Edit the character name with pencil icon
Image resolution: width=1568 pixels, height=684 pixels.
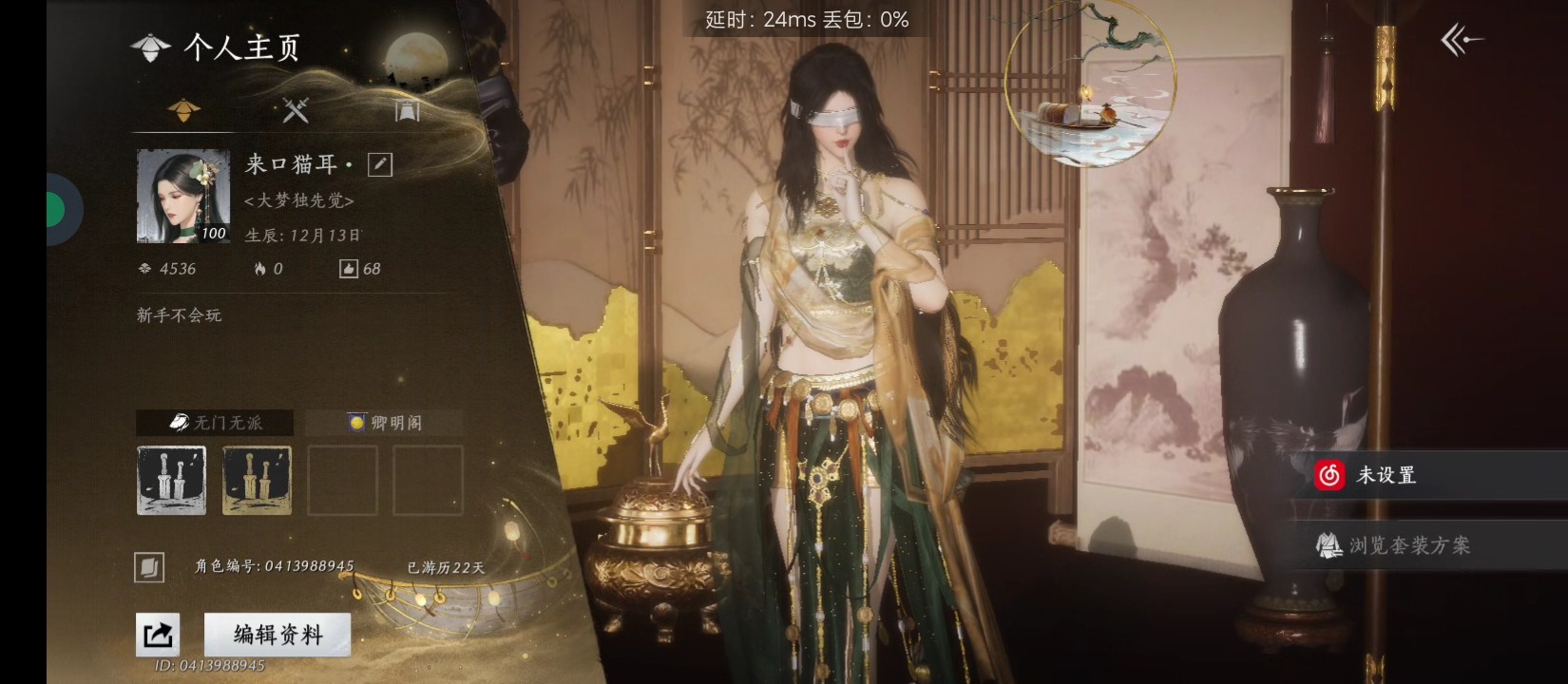[x=380, y=164]
